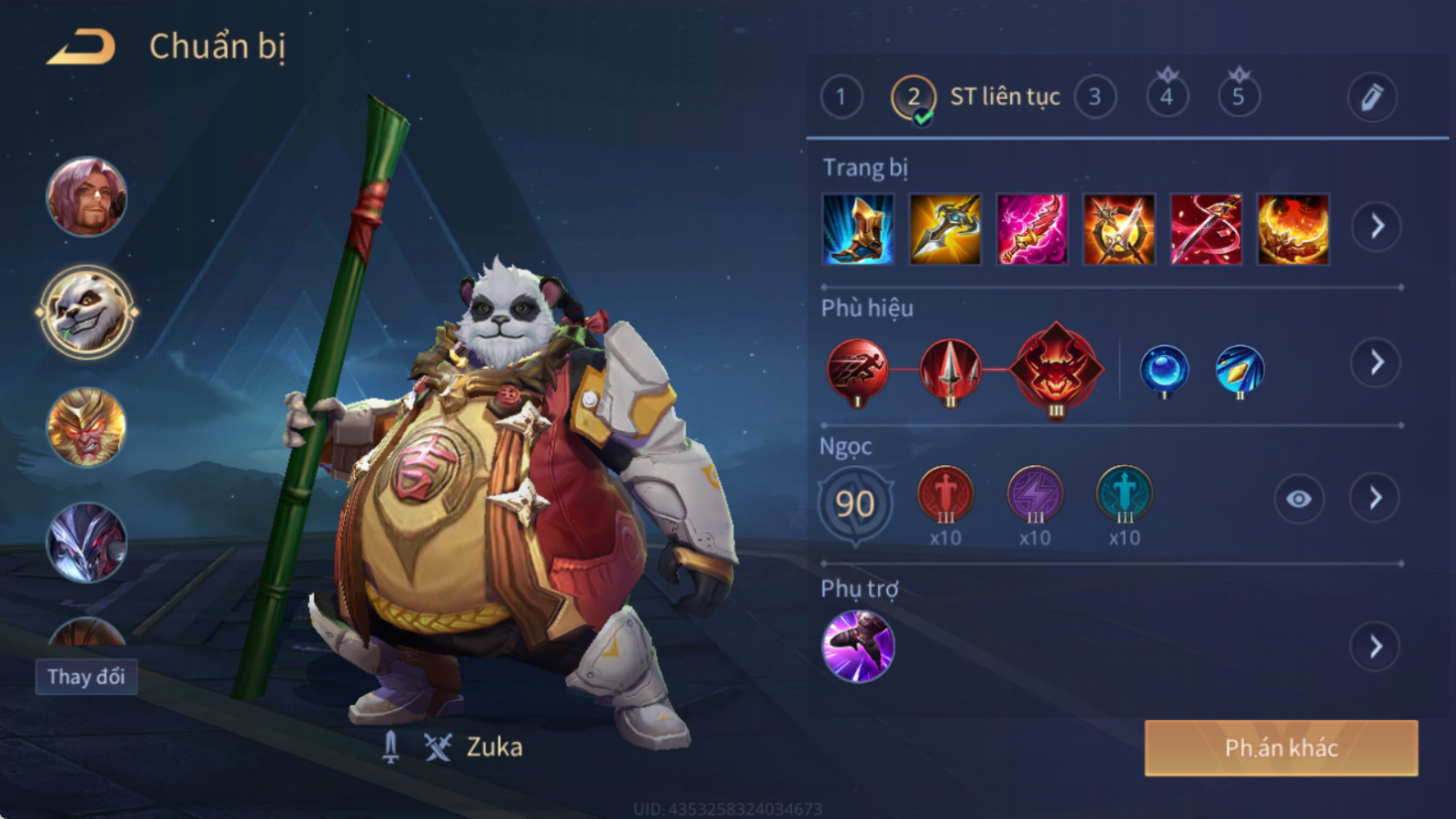Toggle the Ngọc rune eye preview
The height and width of the screenshot is (819, 1456).
pos(1298,499)
